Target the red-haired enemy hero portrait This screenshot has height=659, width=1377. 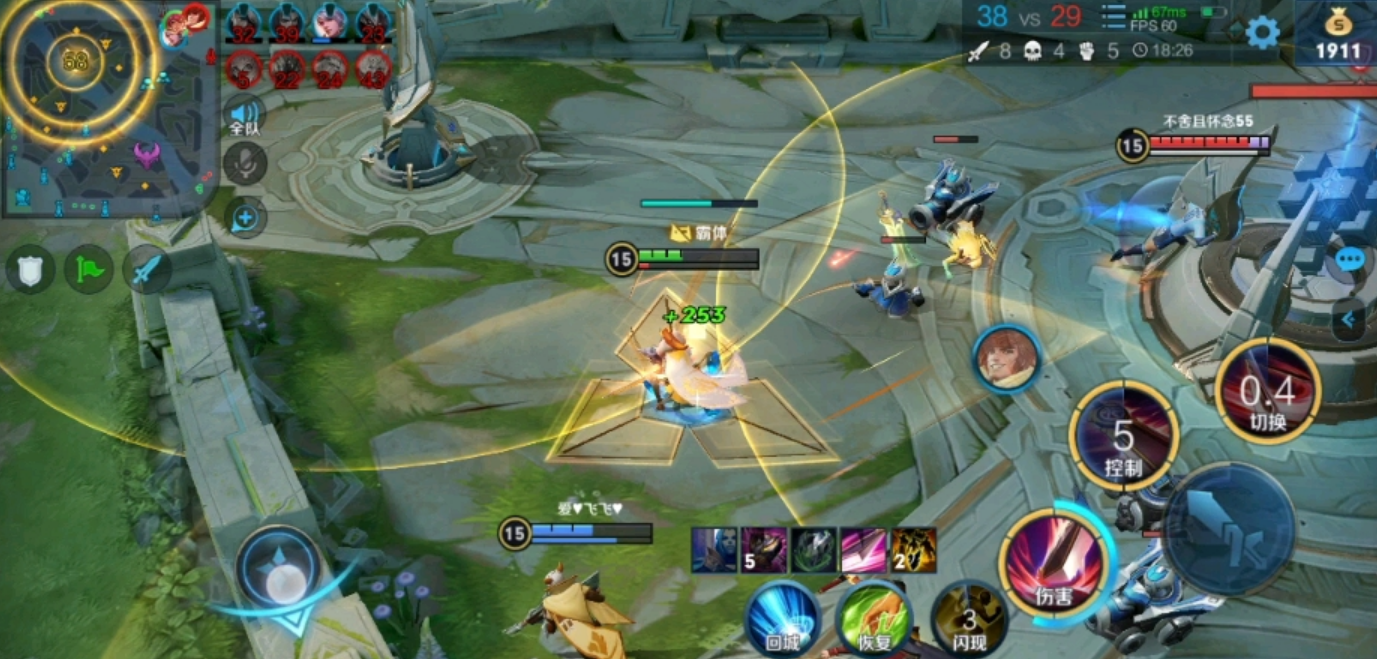[1007, 358]
